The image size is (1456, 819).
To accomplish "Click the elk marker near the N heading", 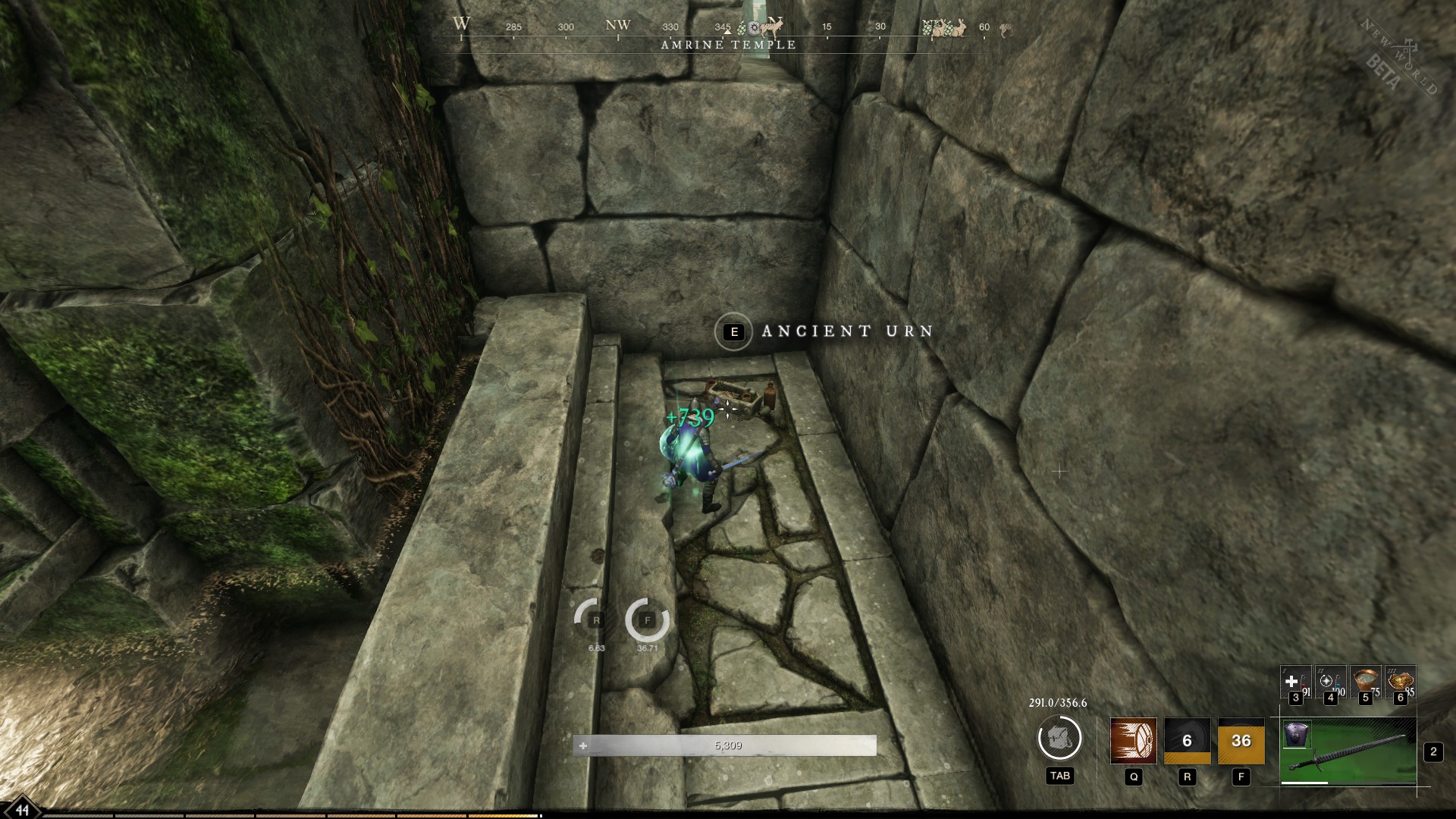I will coord(770,28).
